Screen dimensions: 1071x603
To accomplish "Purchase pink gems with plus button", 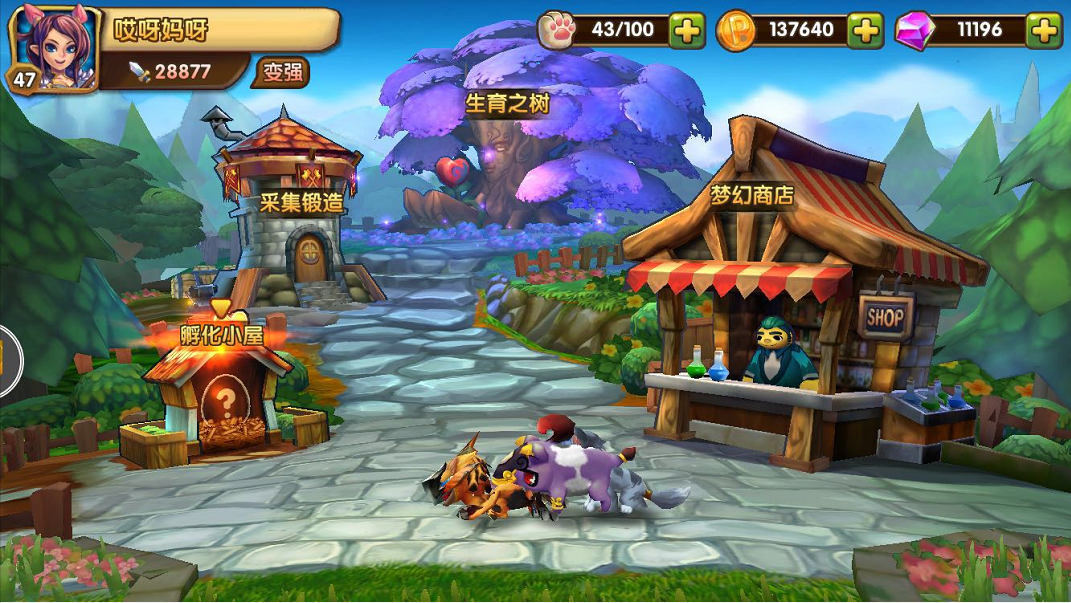I will tap(1043, 30).
